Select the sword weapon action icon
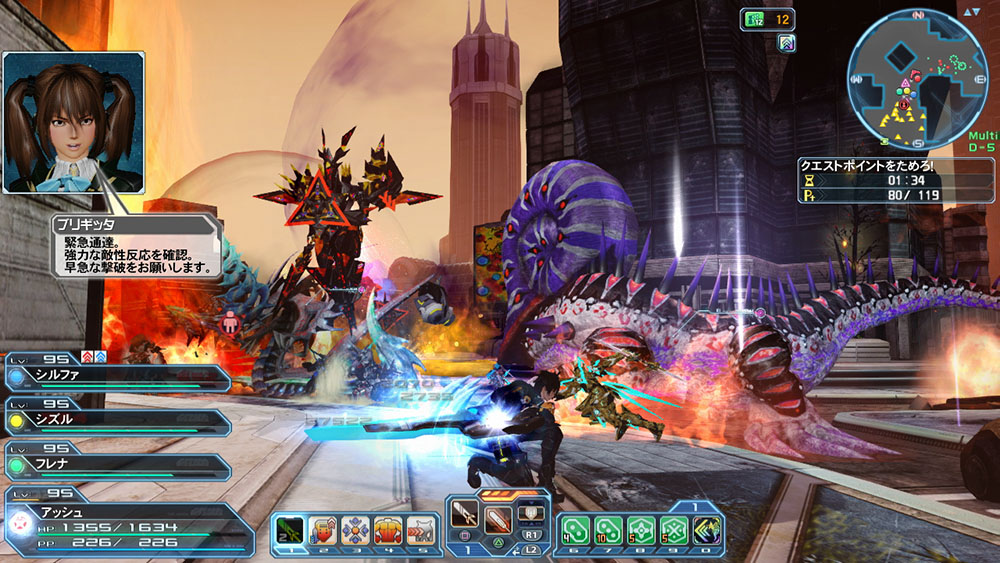 467,517
